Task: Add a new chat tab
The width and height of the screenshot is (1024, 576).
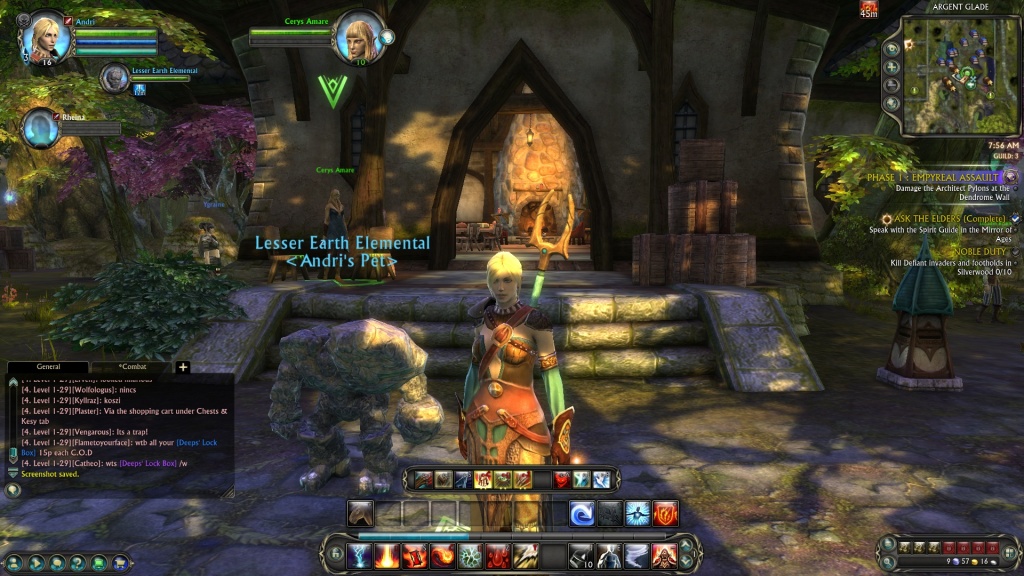Action: [183, 367]
